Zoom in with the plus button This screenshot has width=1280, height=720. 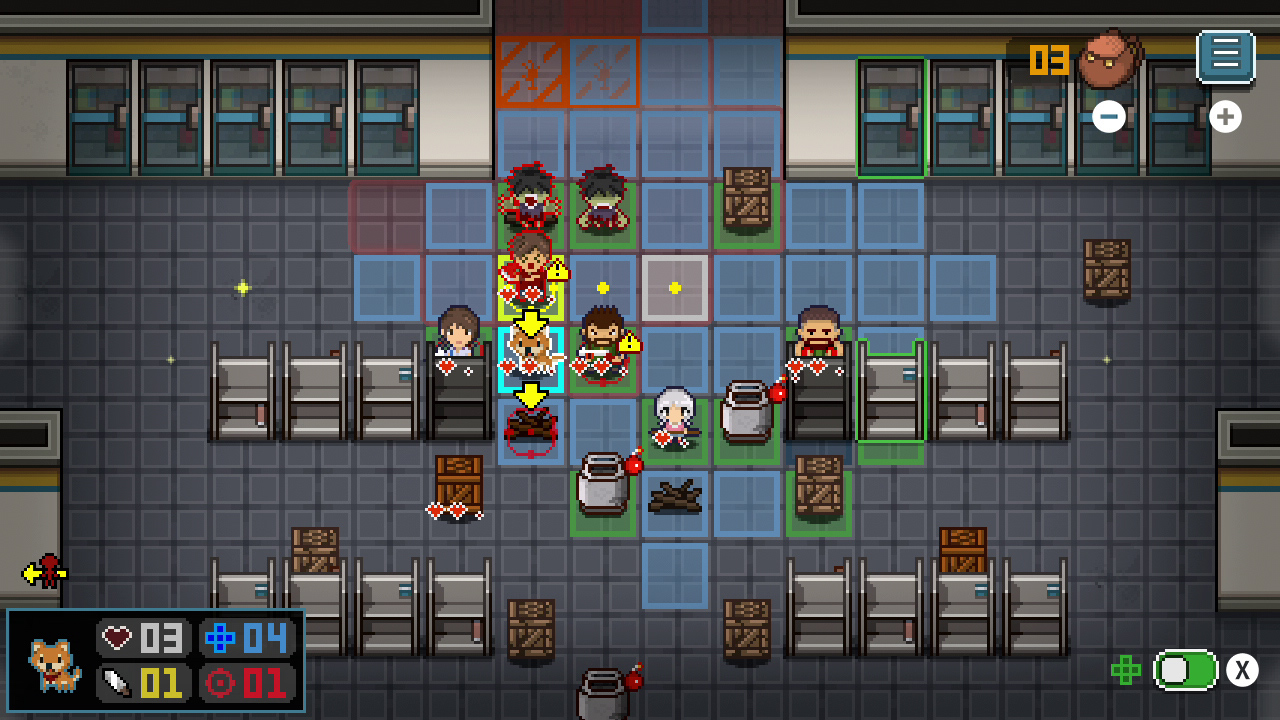(1226, 116)
